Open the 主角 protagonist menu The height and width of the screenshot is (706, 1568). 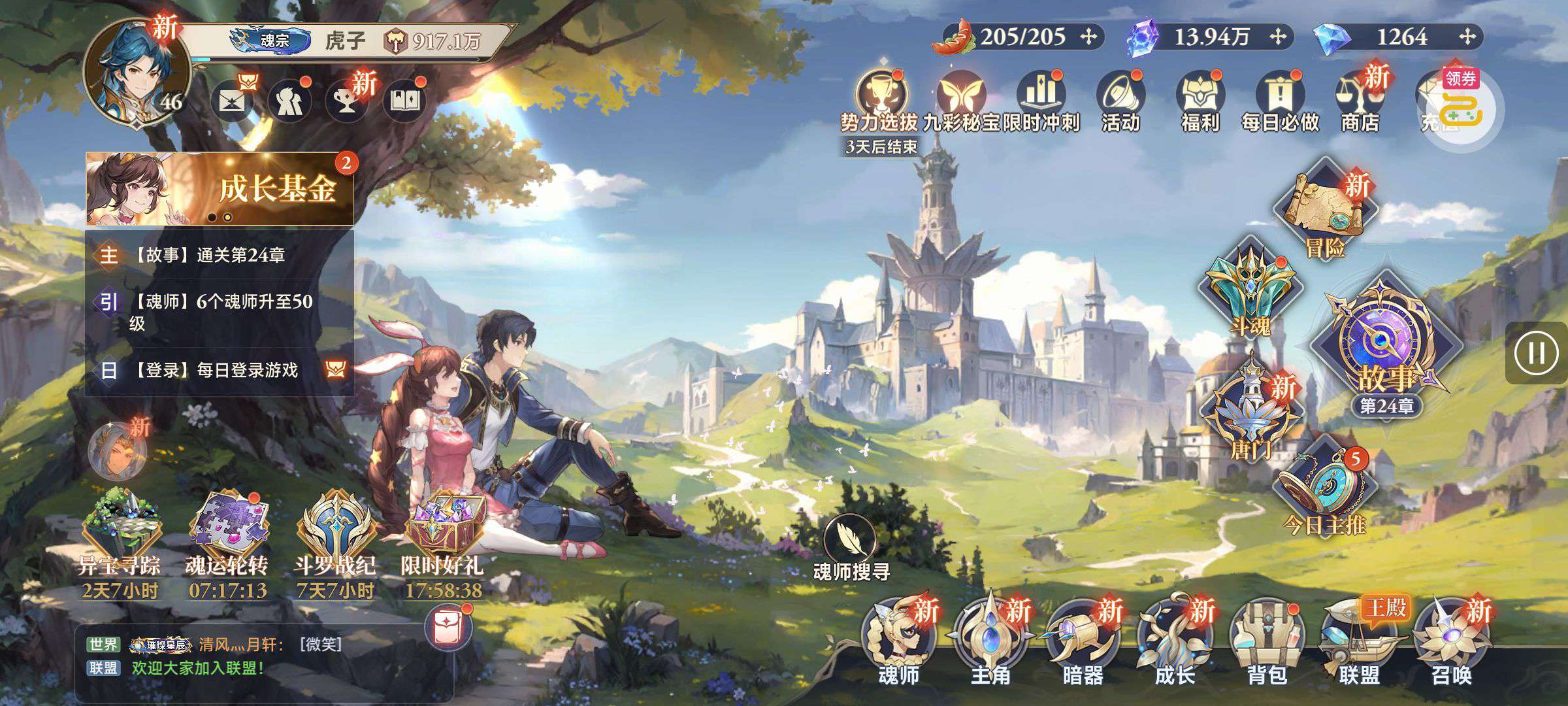tap(990, 642)
